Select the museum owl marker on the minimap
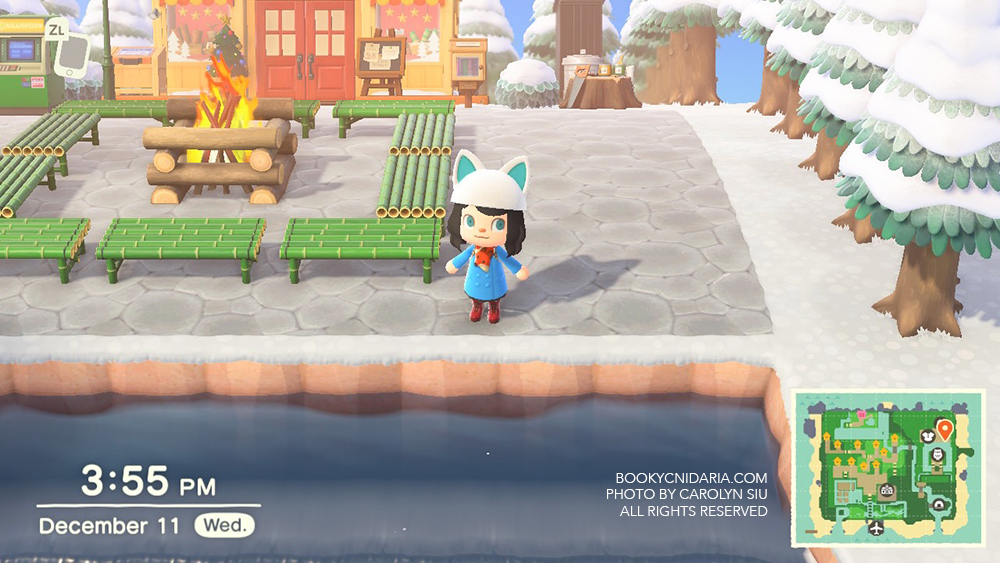 (x=938, y=456)
